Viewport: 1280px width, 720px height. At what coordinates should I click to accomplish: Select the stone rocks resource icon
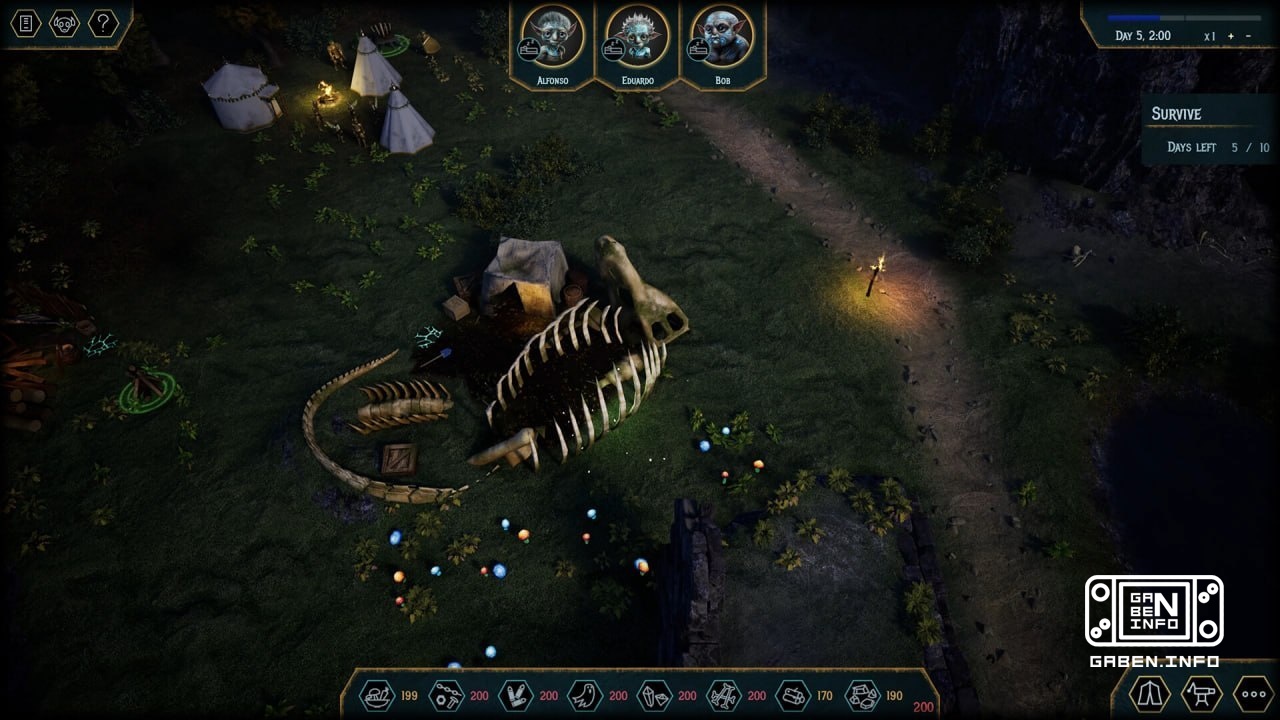pyautogui.click(x=862, y=695)
